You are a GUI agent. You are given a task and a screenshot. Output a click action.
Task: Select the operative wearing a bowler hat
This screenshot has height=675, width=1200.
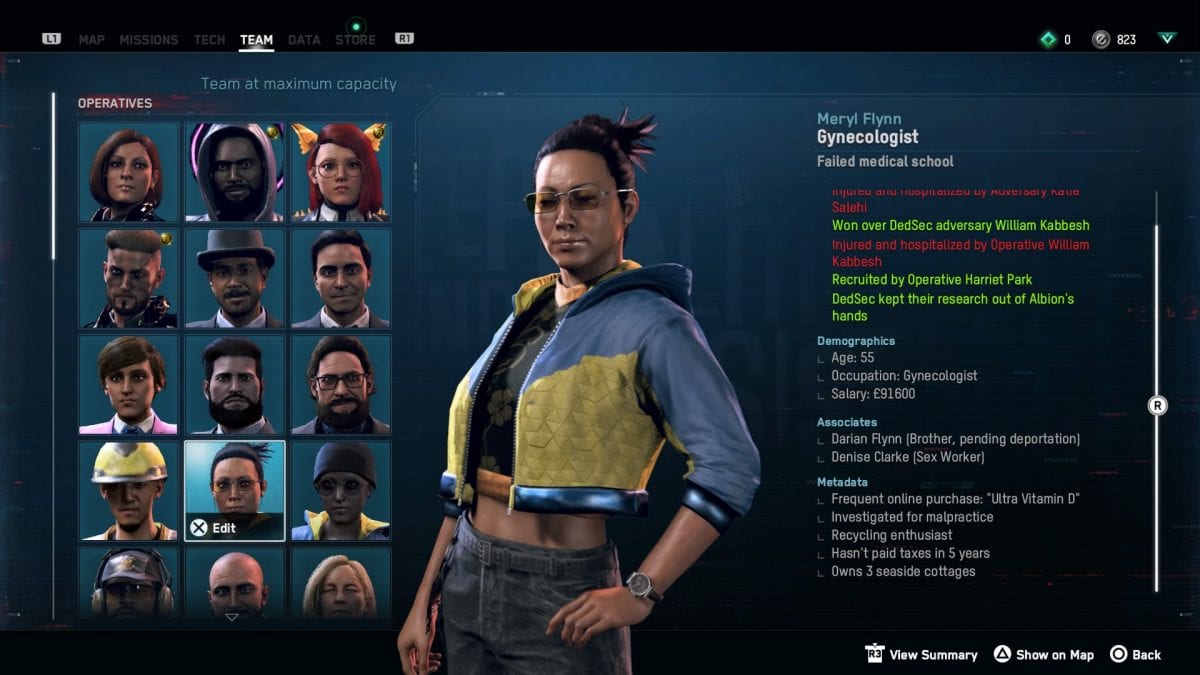click(235, 279)
